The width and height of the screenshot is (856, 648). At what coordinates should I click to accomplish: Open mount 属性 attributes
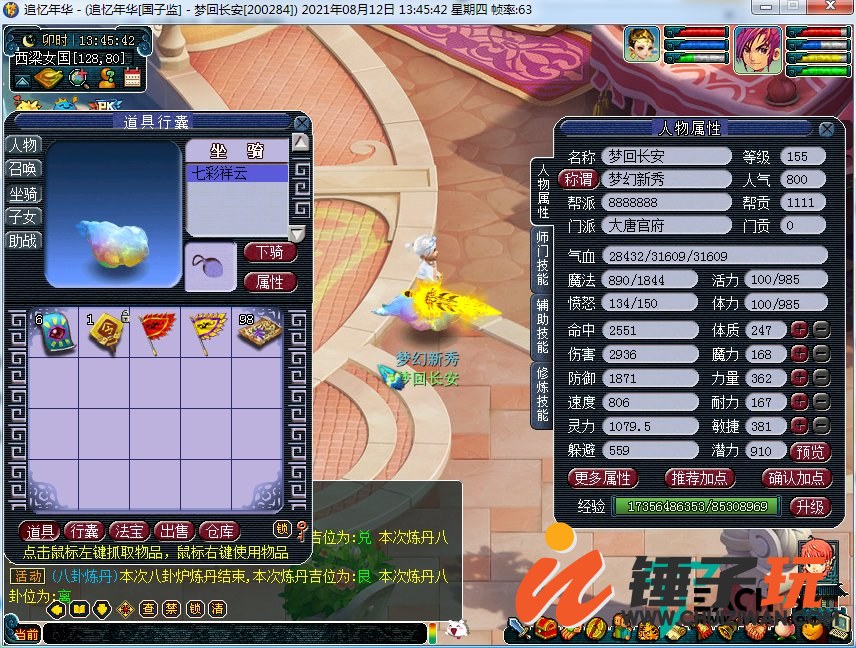tap(269, 282)
